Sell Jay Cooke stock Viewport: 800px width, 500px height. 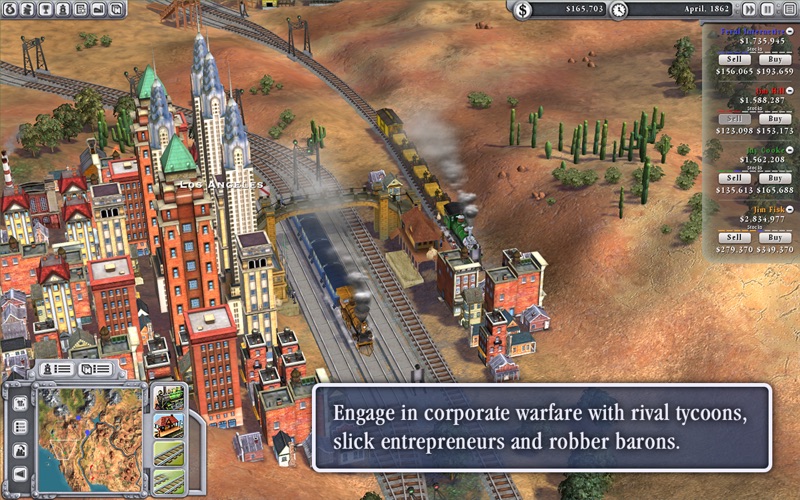point(733,178)
